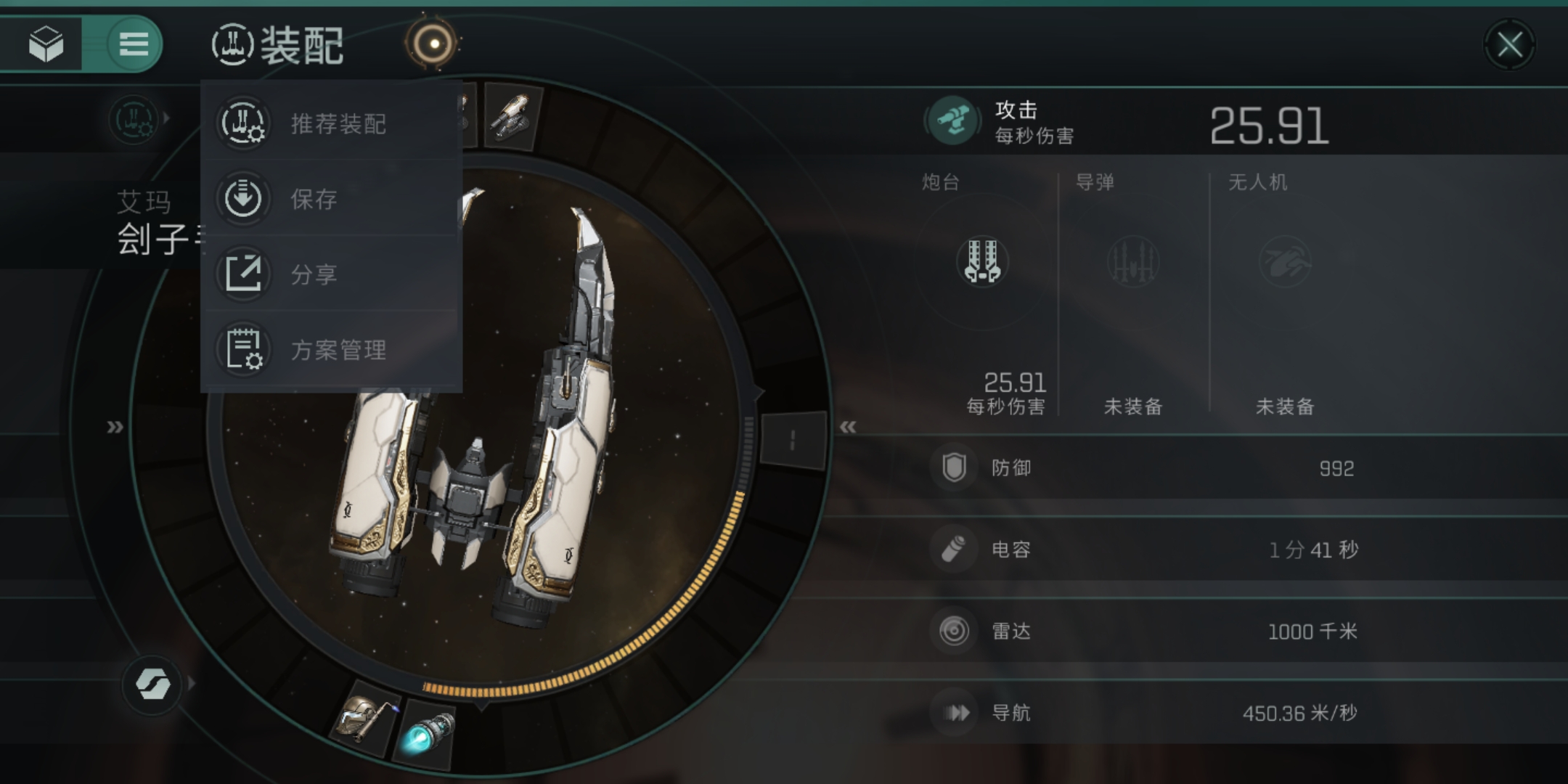
Task: Select the glowing blue engine module slot
Action: pos(427,733)
